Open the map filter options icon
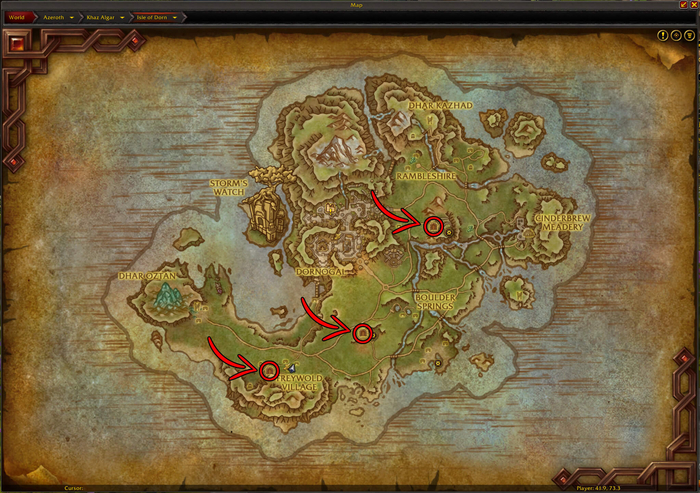This screenshot has height=493, width=700. (x=689, y=35)
